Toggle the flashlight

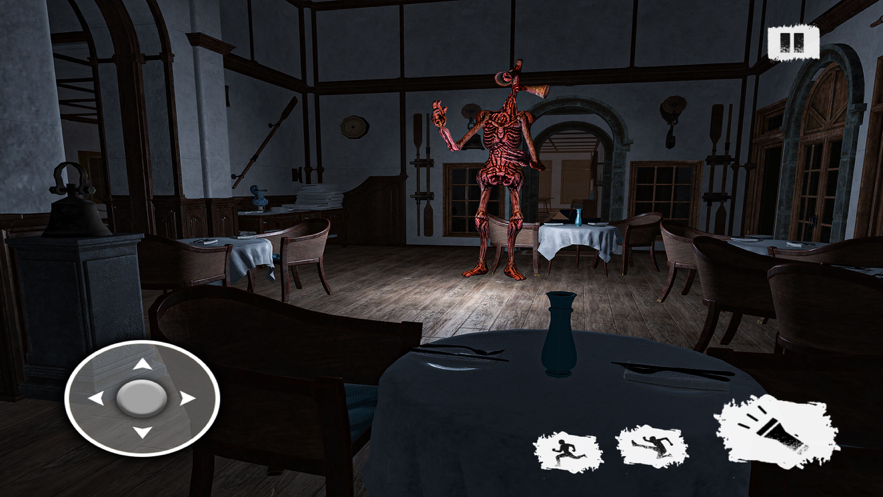776,430
